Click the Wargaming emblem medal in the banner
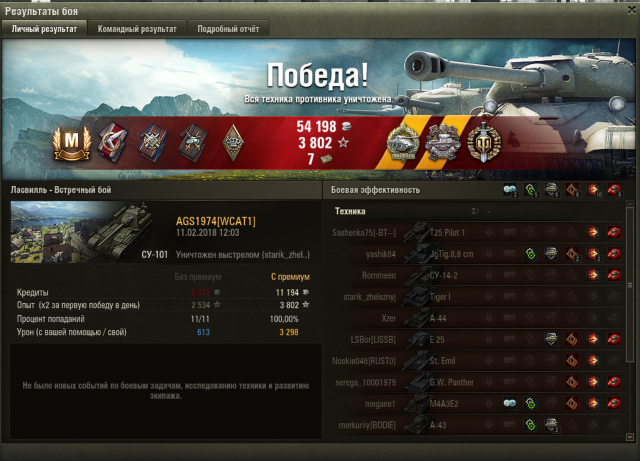Image resolution: width=640 pixels, height=461 pixels. [x=485, y=143]
